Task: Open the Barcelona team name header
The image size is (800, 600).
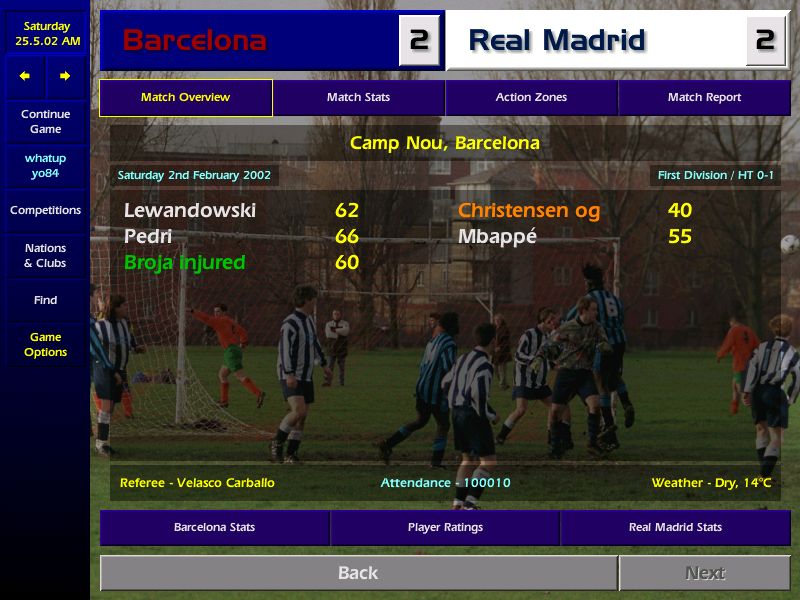Action: (194, 41)
